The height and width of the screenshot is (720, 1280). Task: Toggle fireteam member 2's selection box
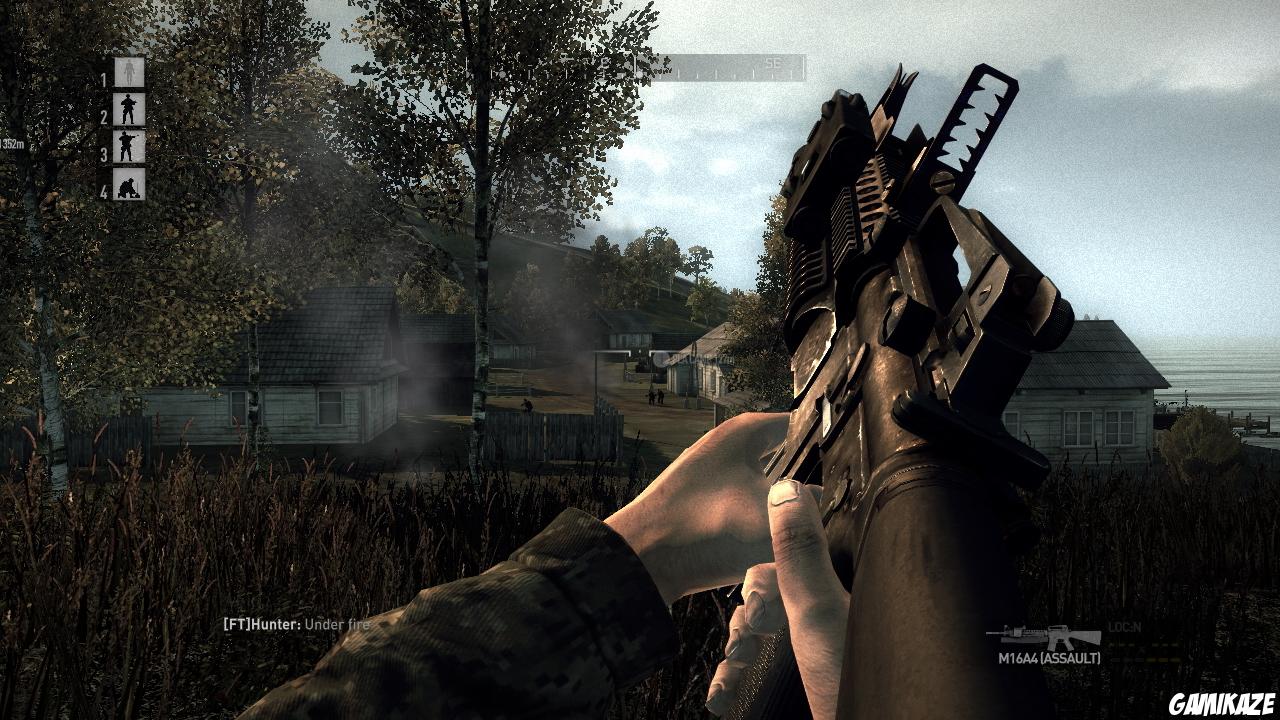(x=128, y=111)
